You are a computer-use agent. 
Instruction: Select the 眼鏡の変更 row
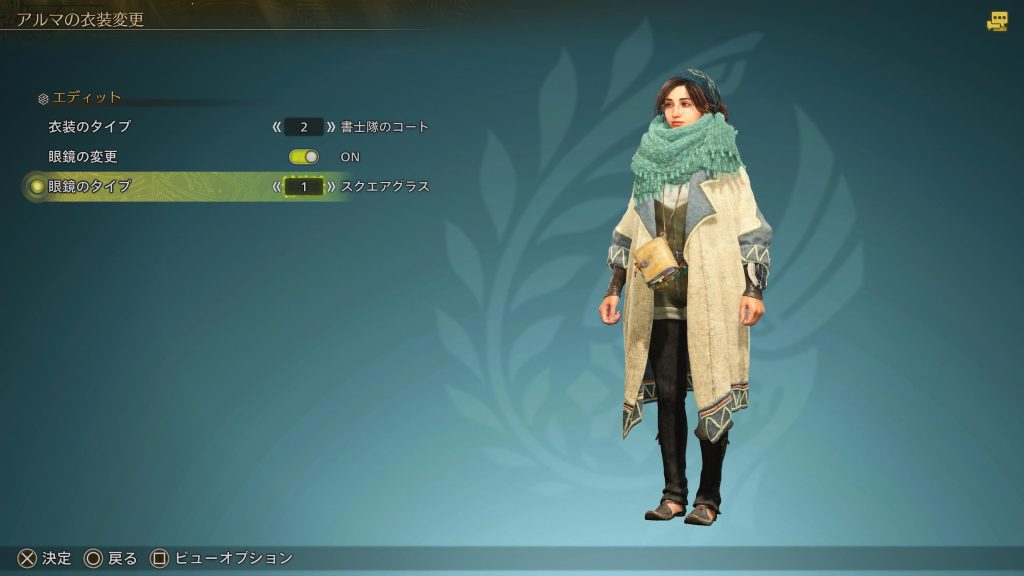point(83,157)
